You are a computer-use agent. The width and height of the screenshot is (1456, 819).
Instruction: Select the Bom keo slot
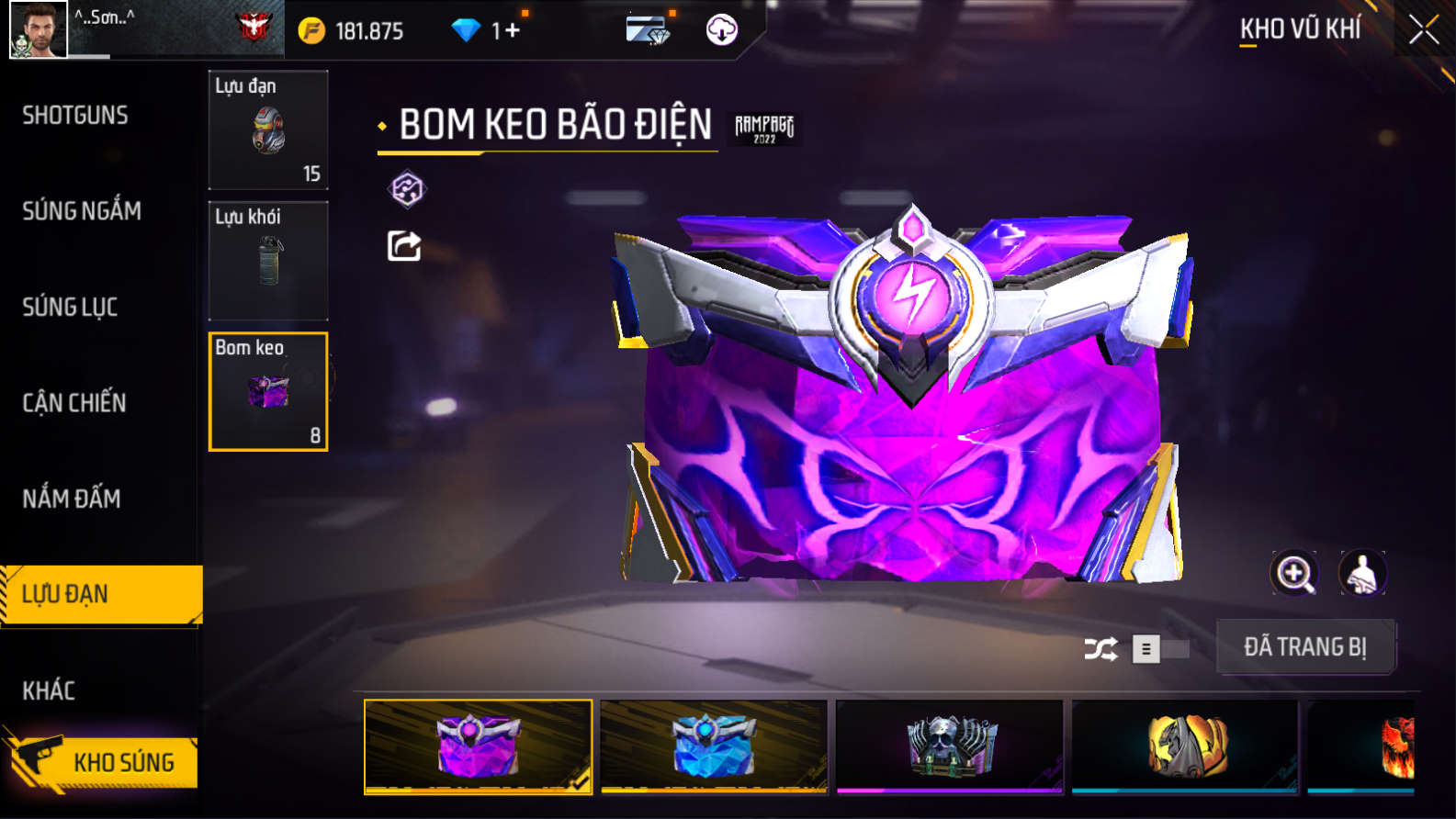(x=268, y=392)
